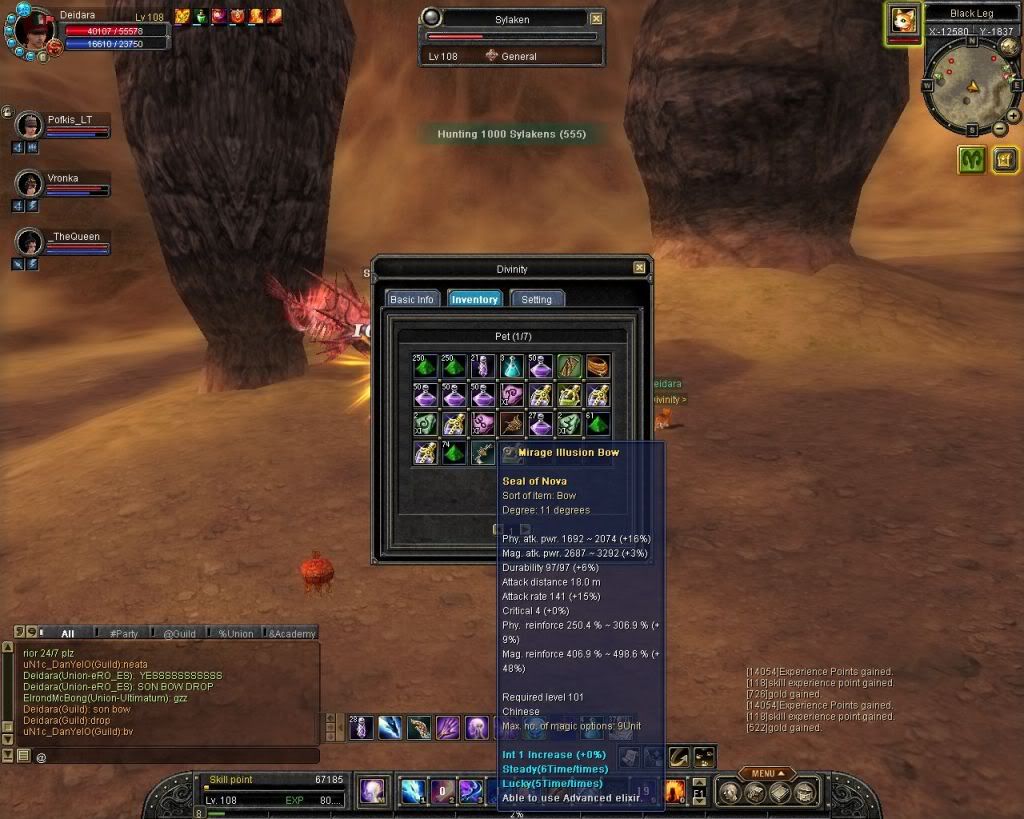The height and width of the screenshot is (819, 1024).
Task: Switch to &Academy chat tab
Action: point(291,633)
